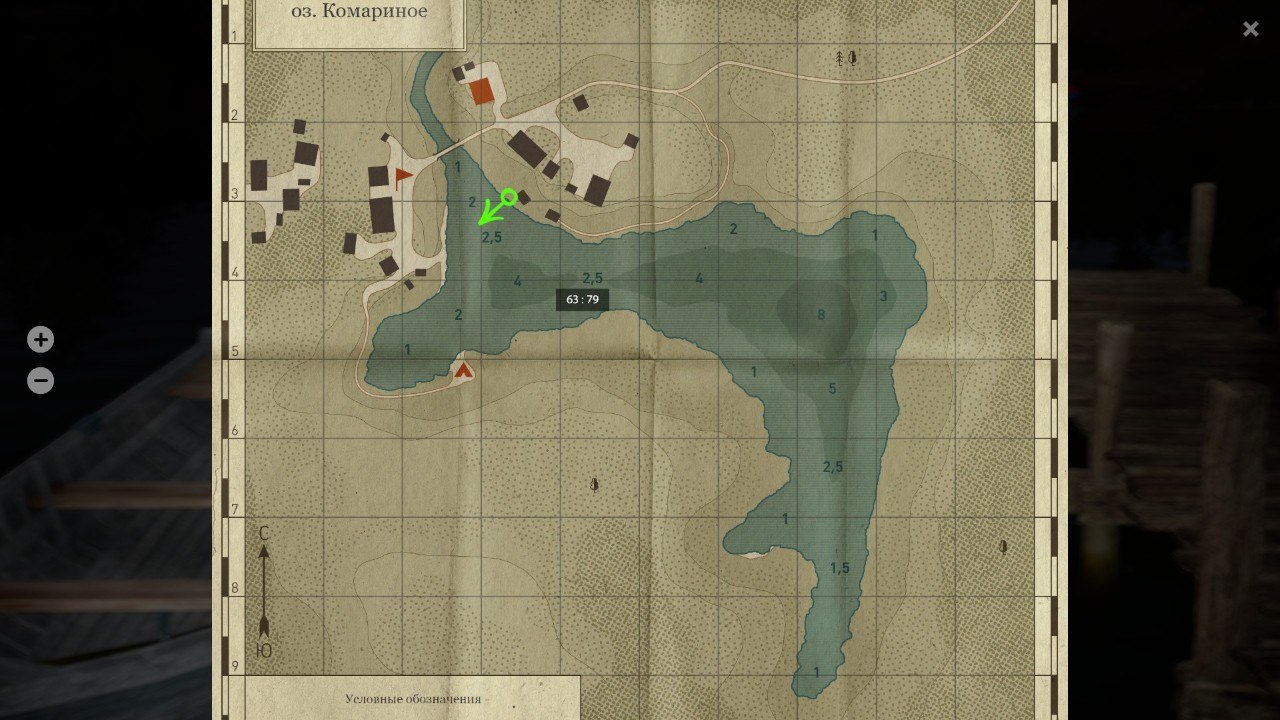Click the small animal icon below the lake center
The width and height of the screenshot is (1280, 720).
click(x=593, y=484)
